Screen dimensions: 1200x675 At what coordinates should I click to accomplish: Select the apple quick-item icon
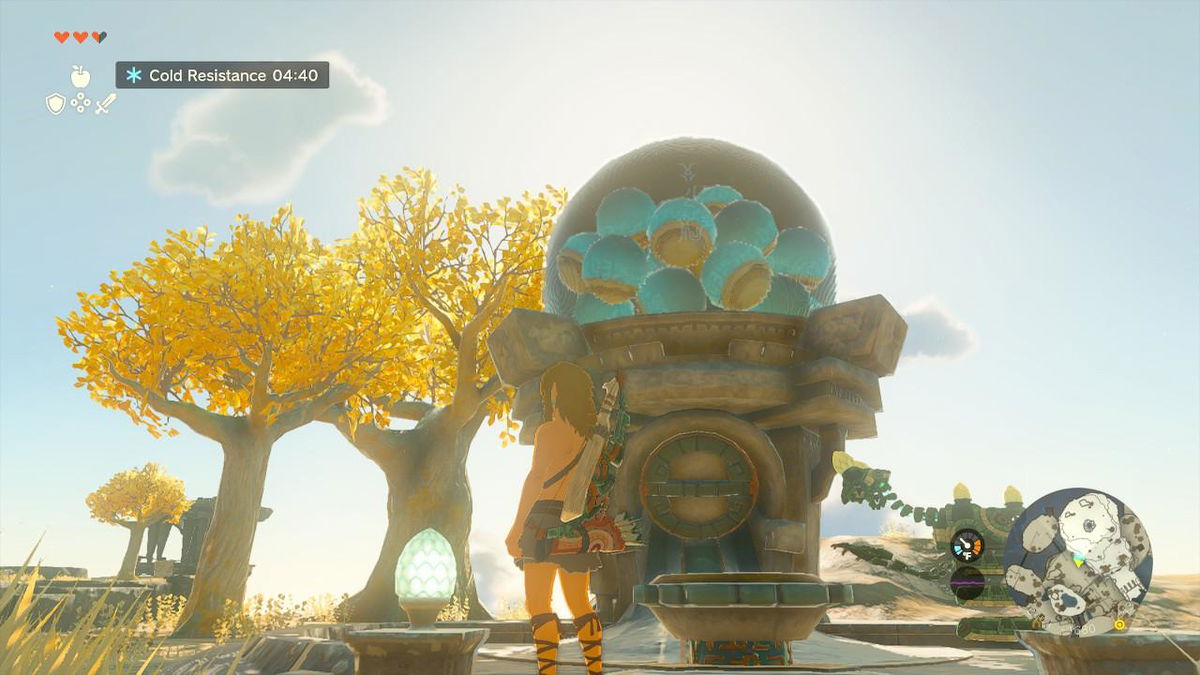(x=80, y=76)
